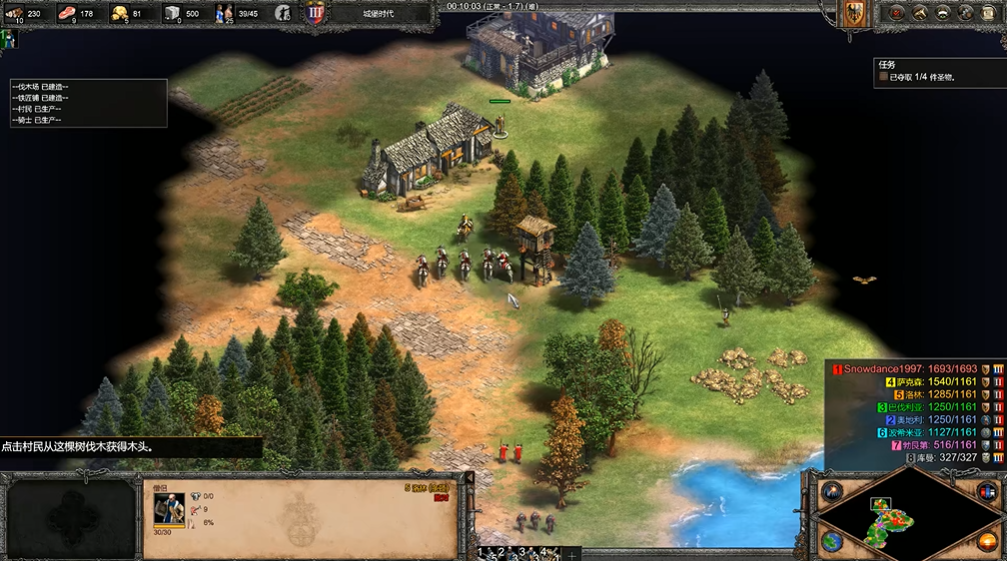
Task: Activate the minimap signal flare button
Action: point(831,492)
